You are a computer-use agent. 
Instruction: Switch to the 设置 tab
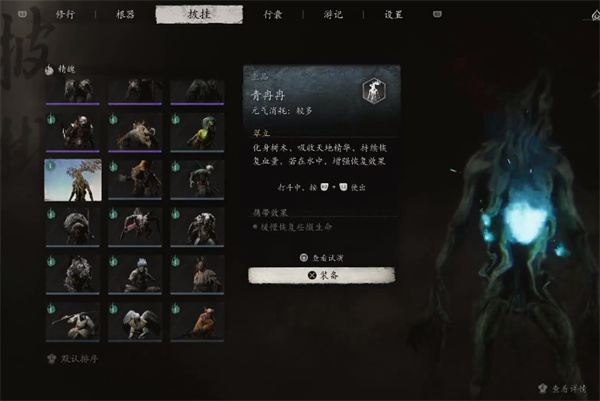[x=393, y=15]
